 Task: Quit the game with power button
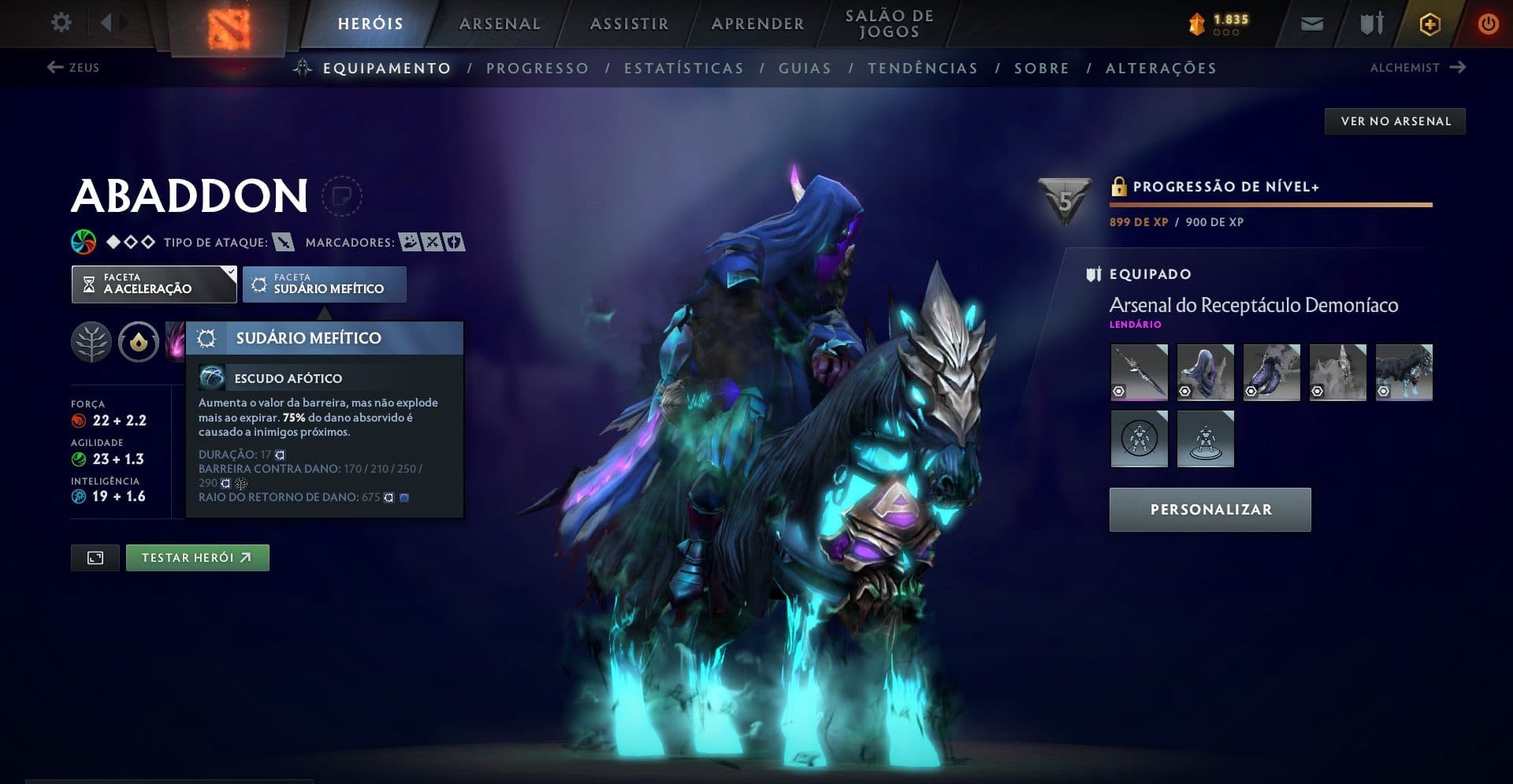point(1488,24)
